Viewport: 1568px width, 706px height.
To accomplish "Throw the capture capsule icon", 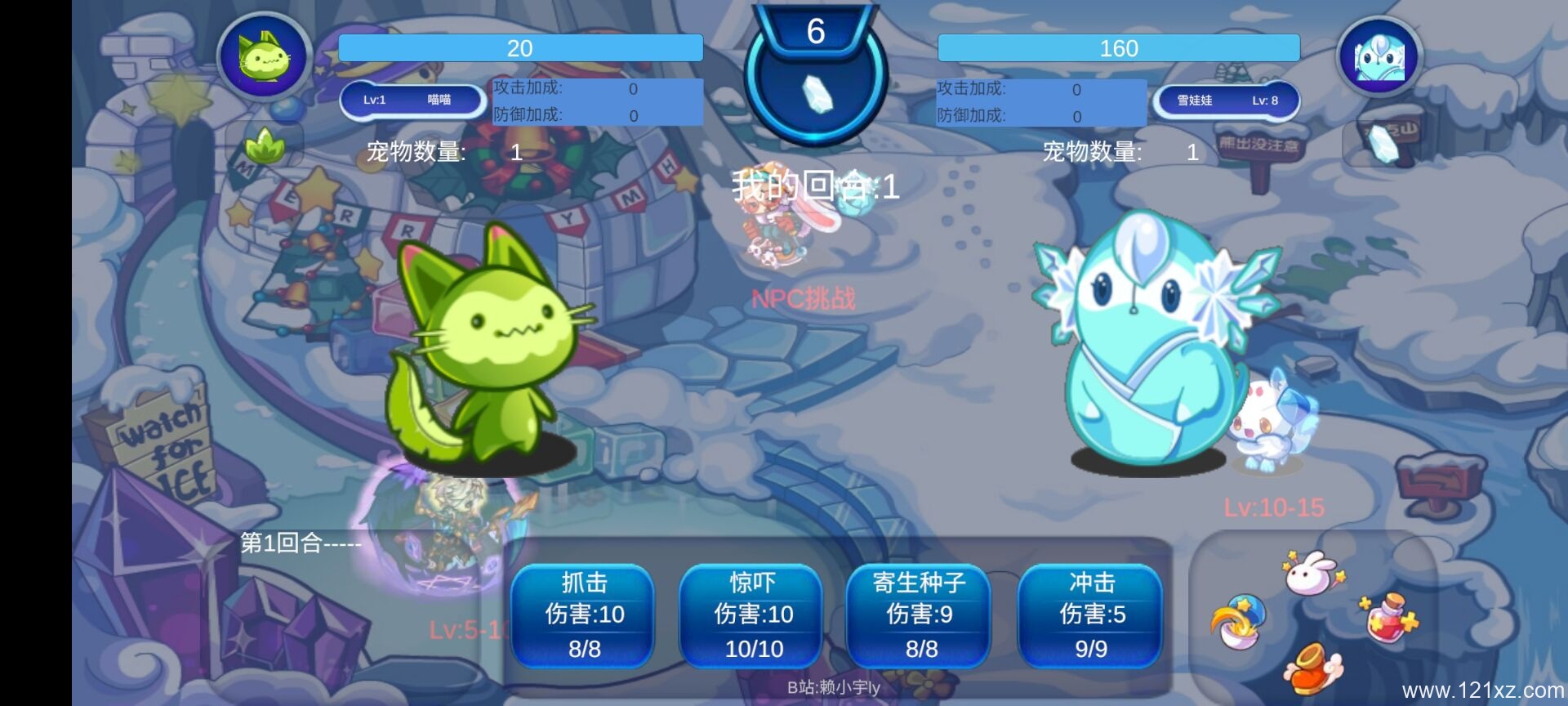I will pyautogui.click(x=1238, y=623).
